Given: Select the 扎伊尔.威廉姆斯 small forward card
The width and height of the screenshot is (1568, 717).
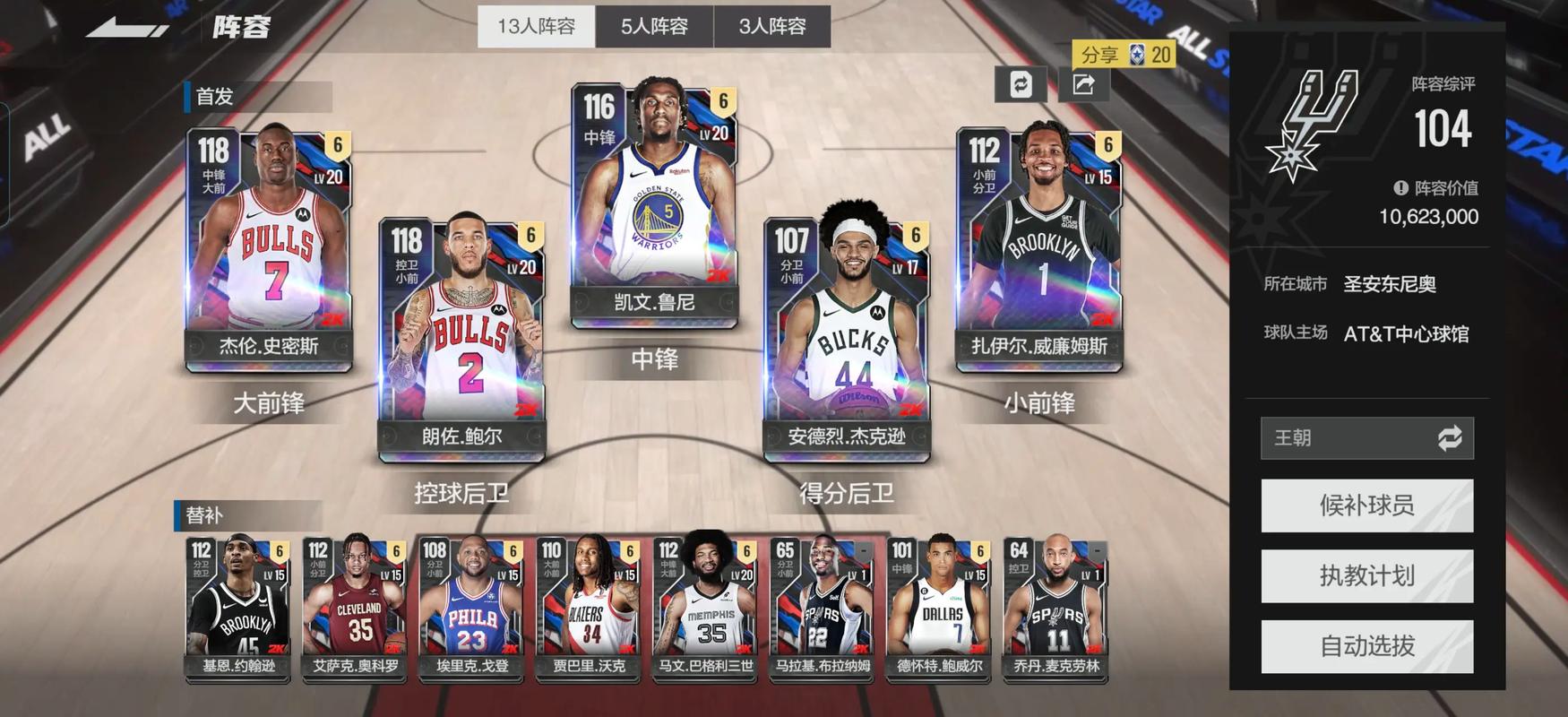Looking at the screenshot, I should click(1042, 242).
